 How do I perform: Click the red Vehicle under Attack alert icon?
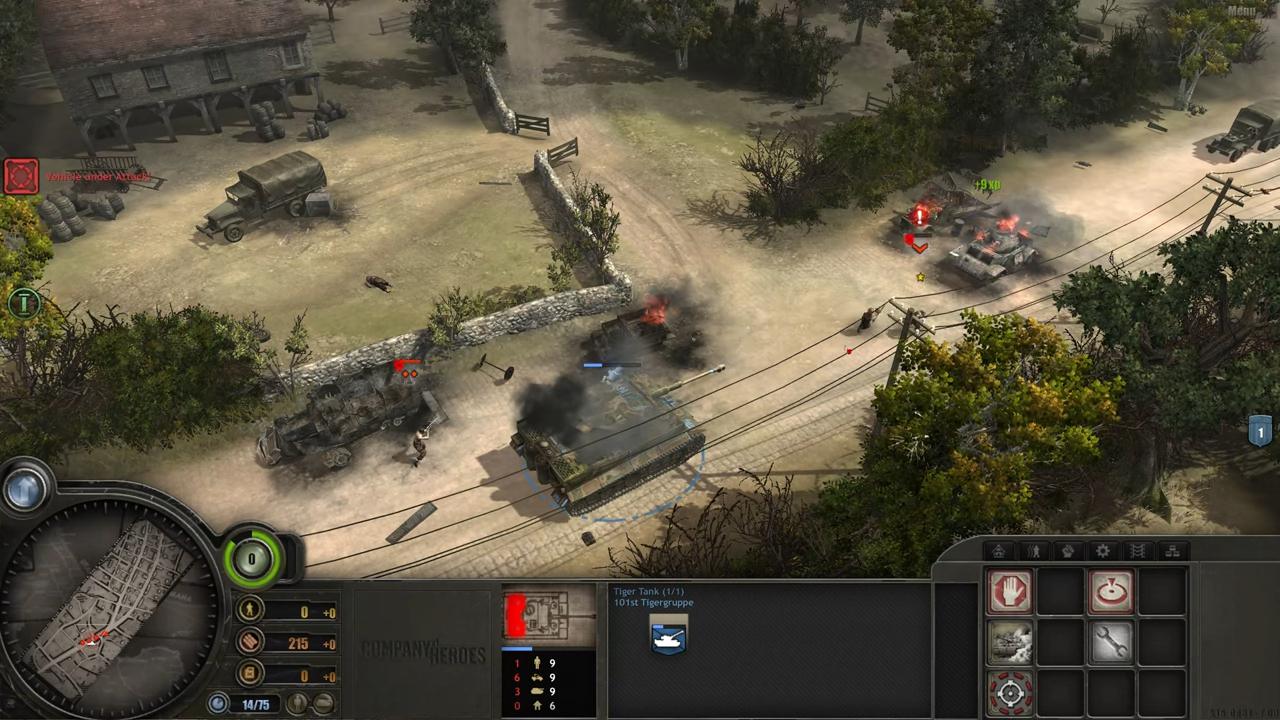pyautogui.click(x=21, y=177)
